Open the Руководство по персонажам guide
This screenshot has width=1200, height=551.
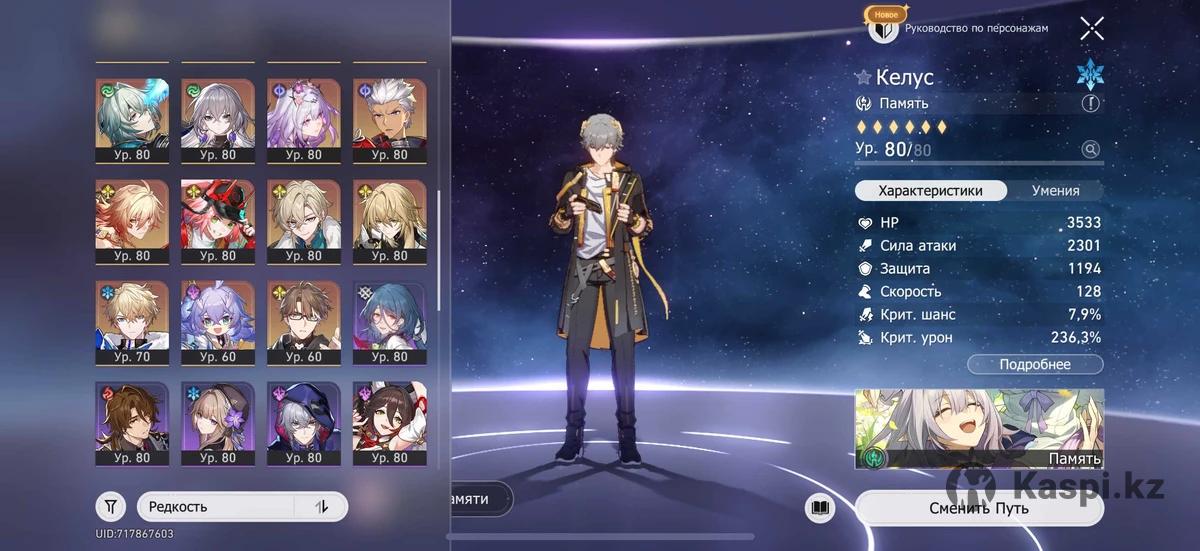[x=975, y=29]
